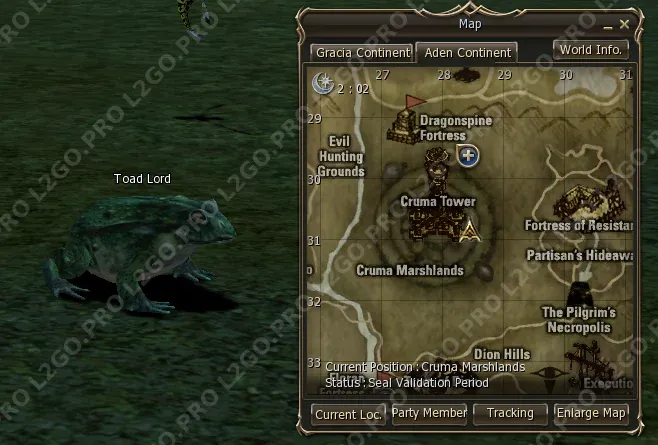Toggle Party Member display on map
The width and height of the screenshot is (658, 445).
tap(429, 413)
